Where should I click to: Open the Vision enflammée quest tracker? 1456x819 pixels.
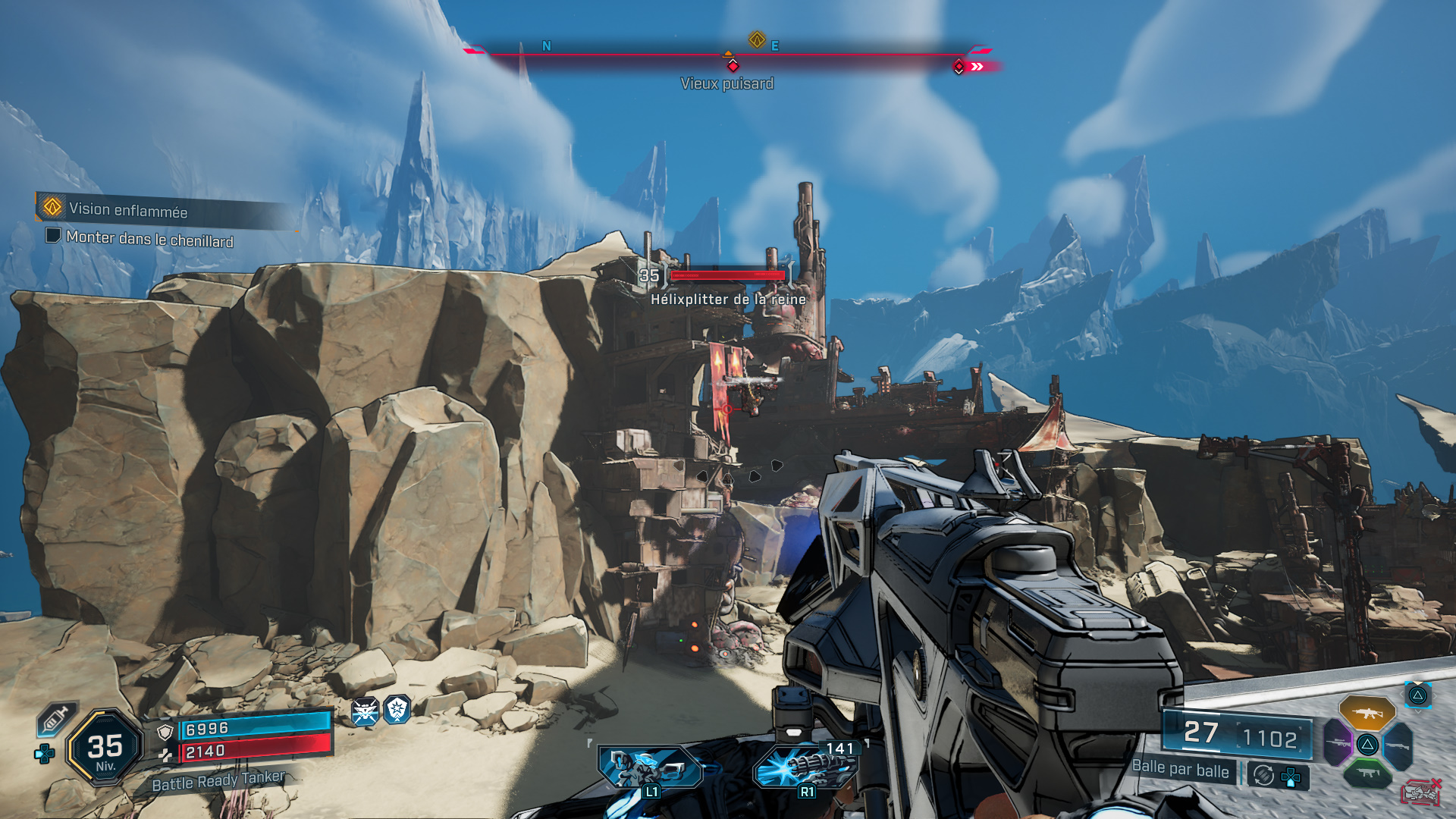(x=127, y=209)
